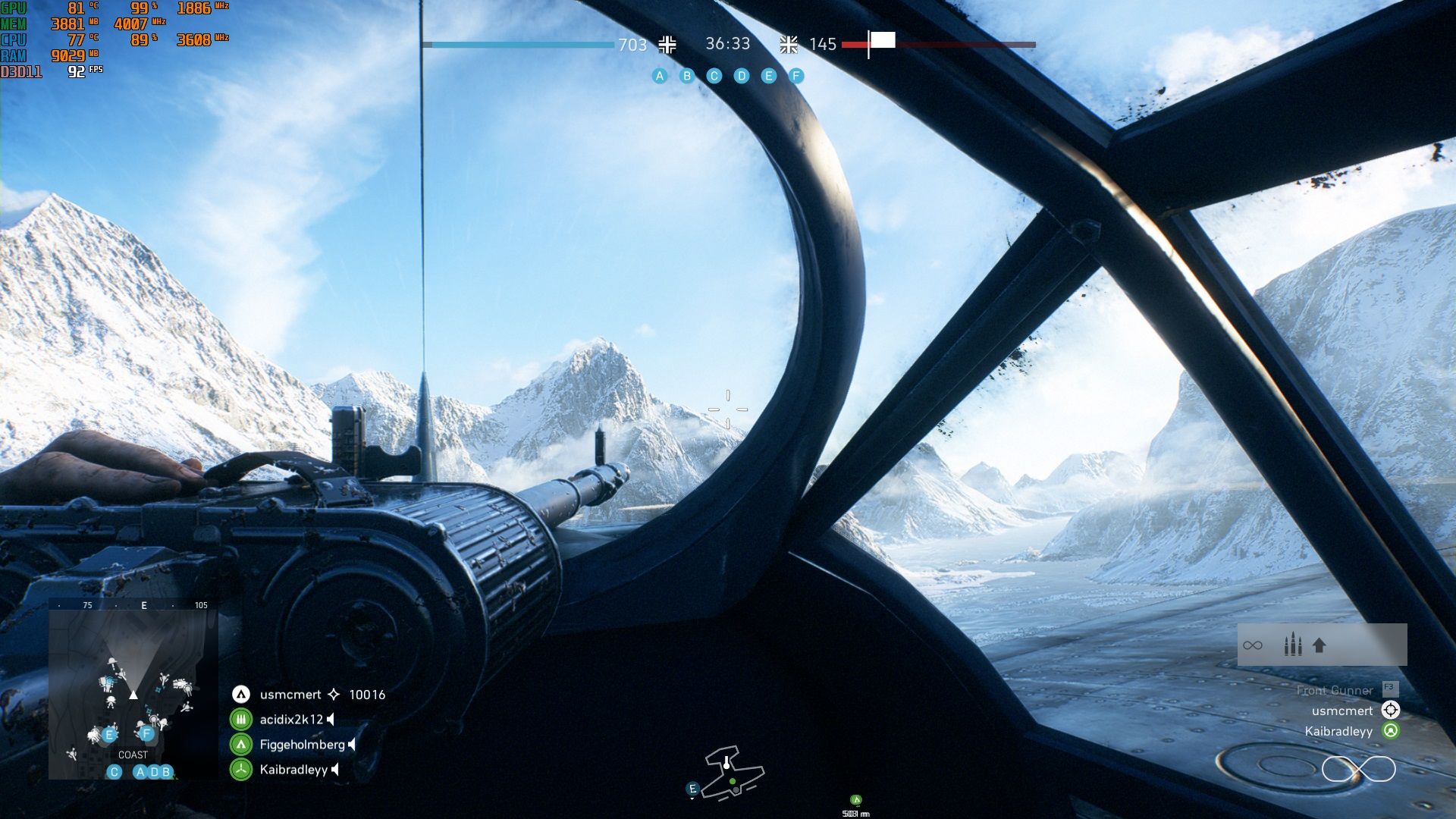Screen dimensions: 1456x819
Task: Click the British Union Jack team emblem
Action: (789, 45)
